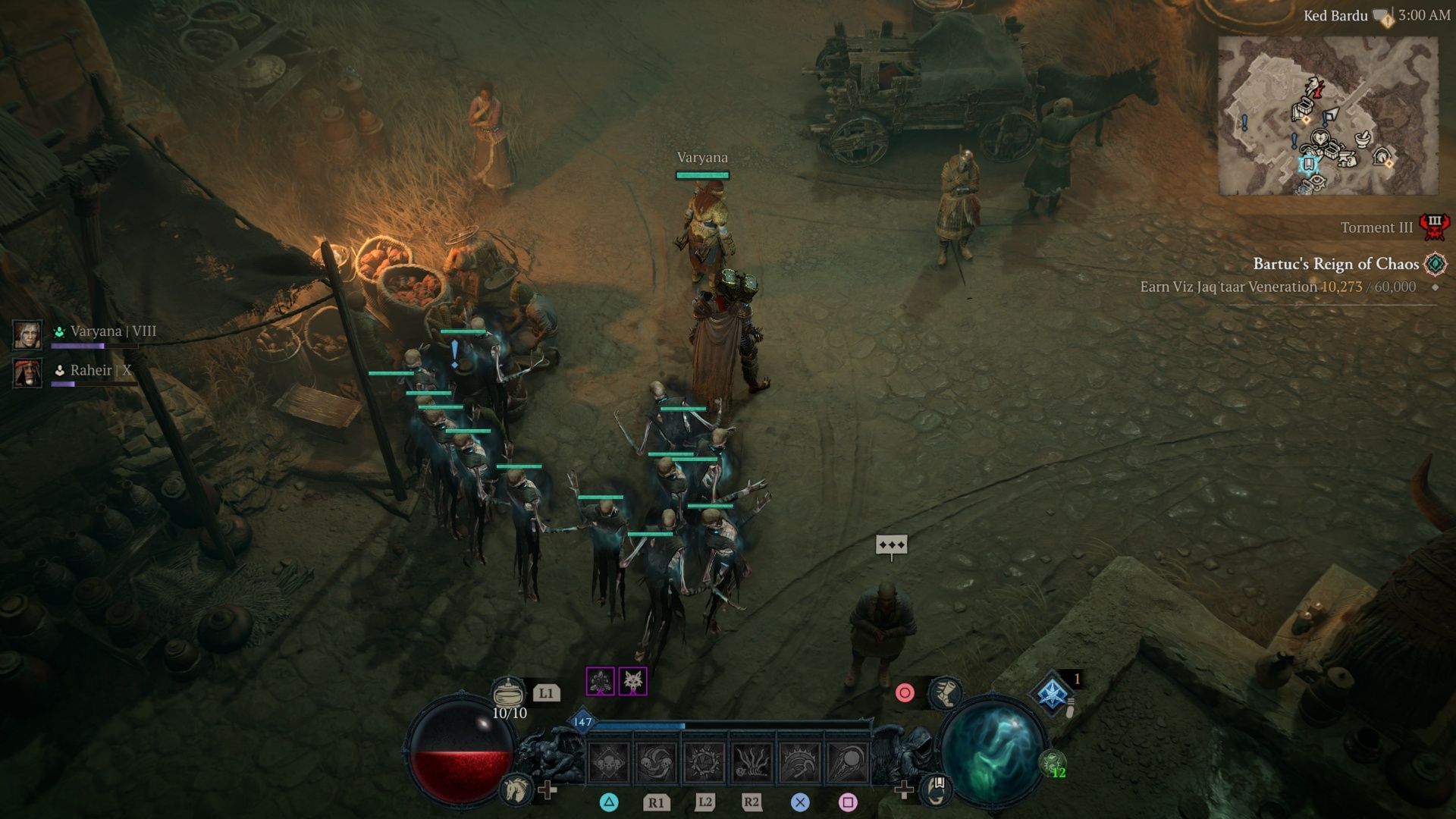Open the minimap of Ked Bardu

click(1327, 115)
